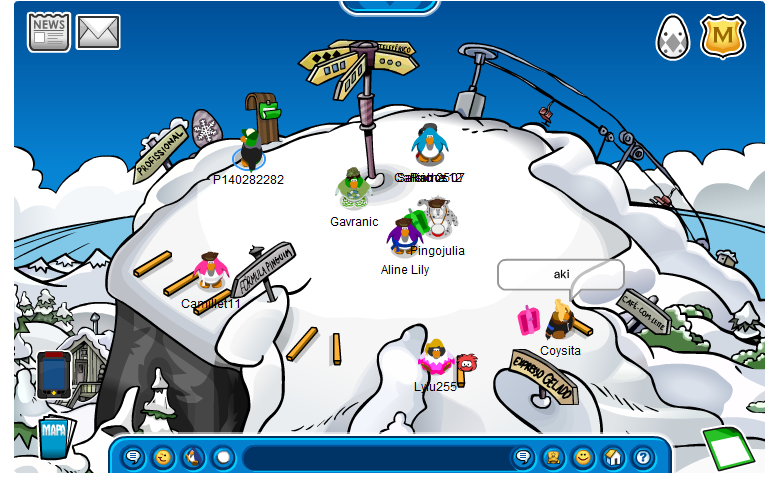Expand the blue tab at top center

point(390,6)
